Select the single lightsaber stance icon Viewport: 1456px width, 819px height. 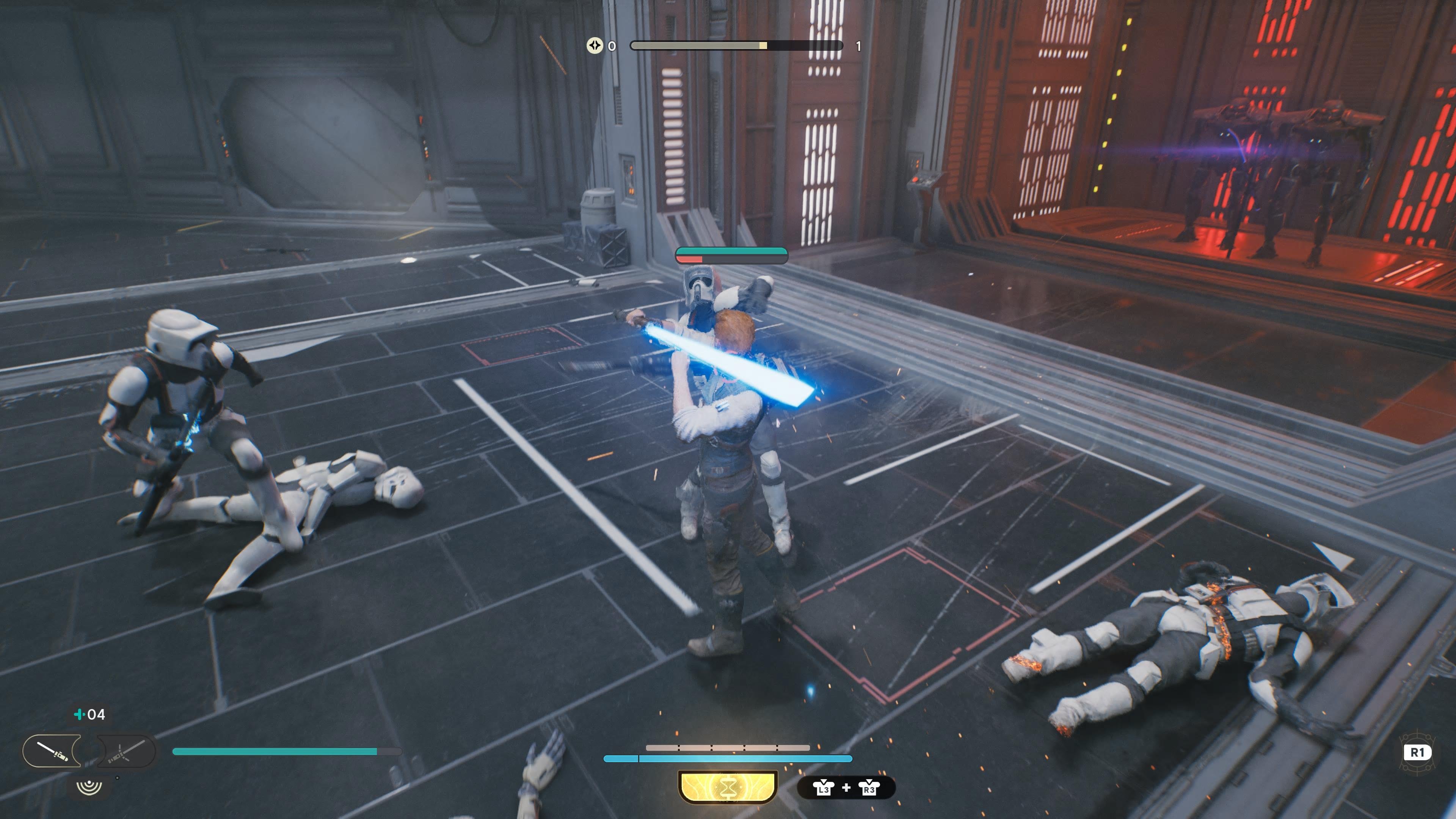[52, 751]
